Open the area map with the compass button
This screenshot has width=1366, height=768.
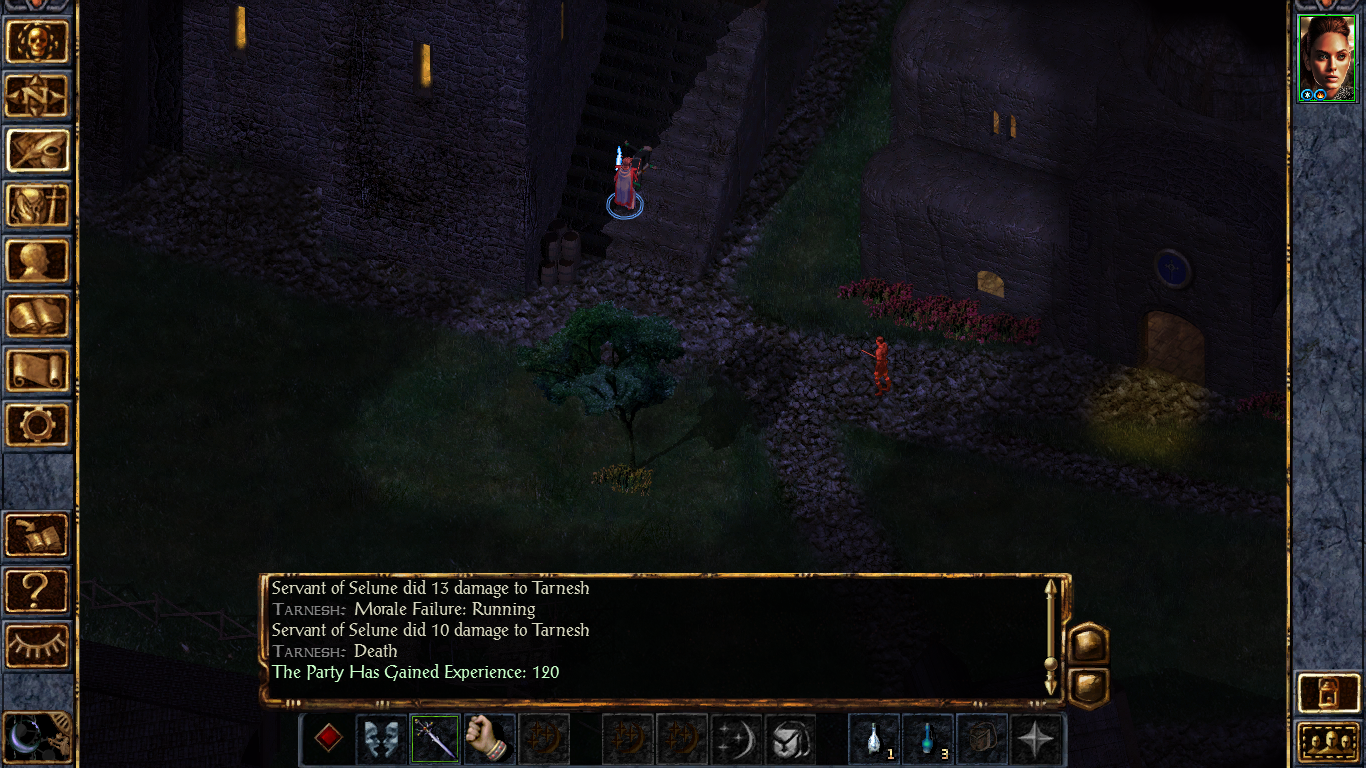point(38,96)
